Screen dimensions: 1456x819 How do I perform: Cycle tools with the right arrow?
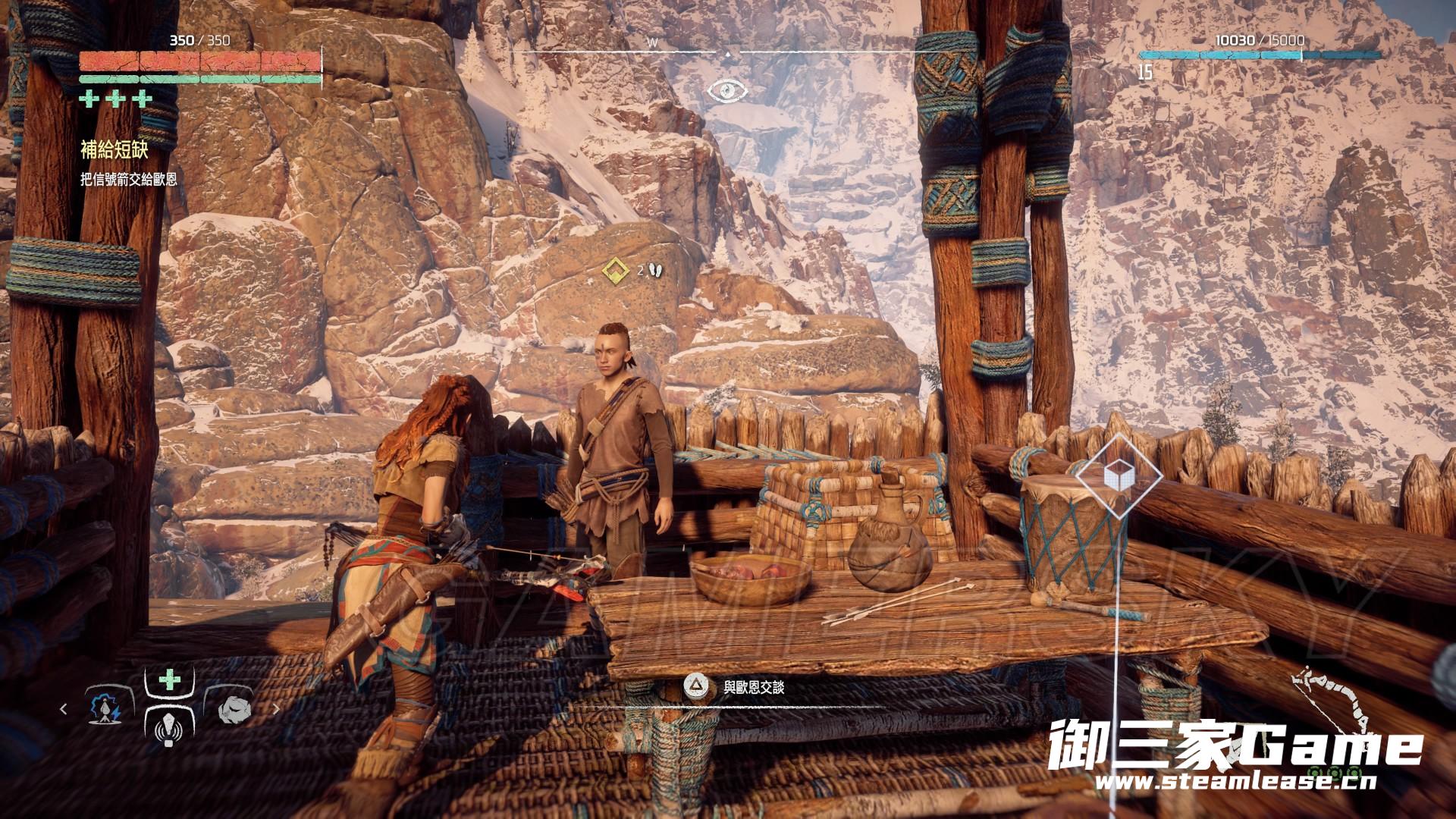276,709
